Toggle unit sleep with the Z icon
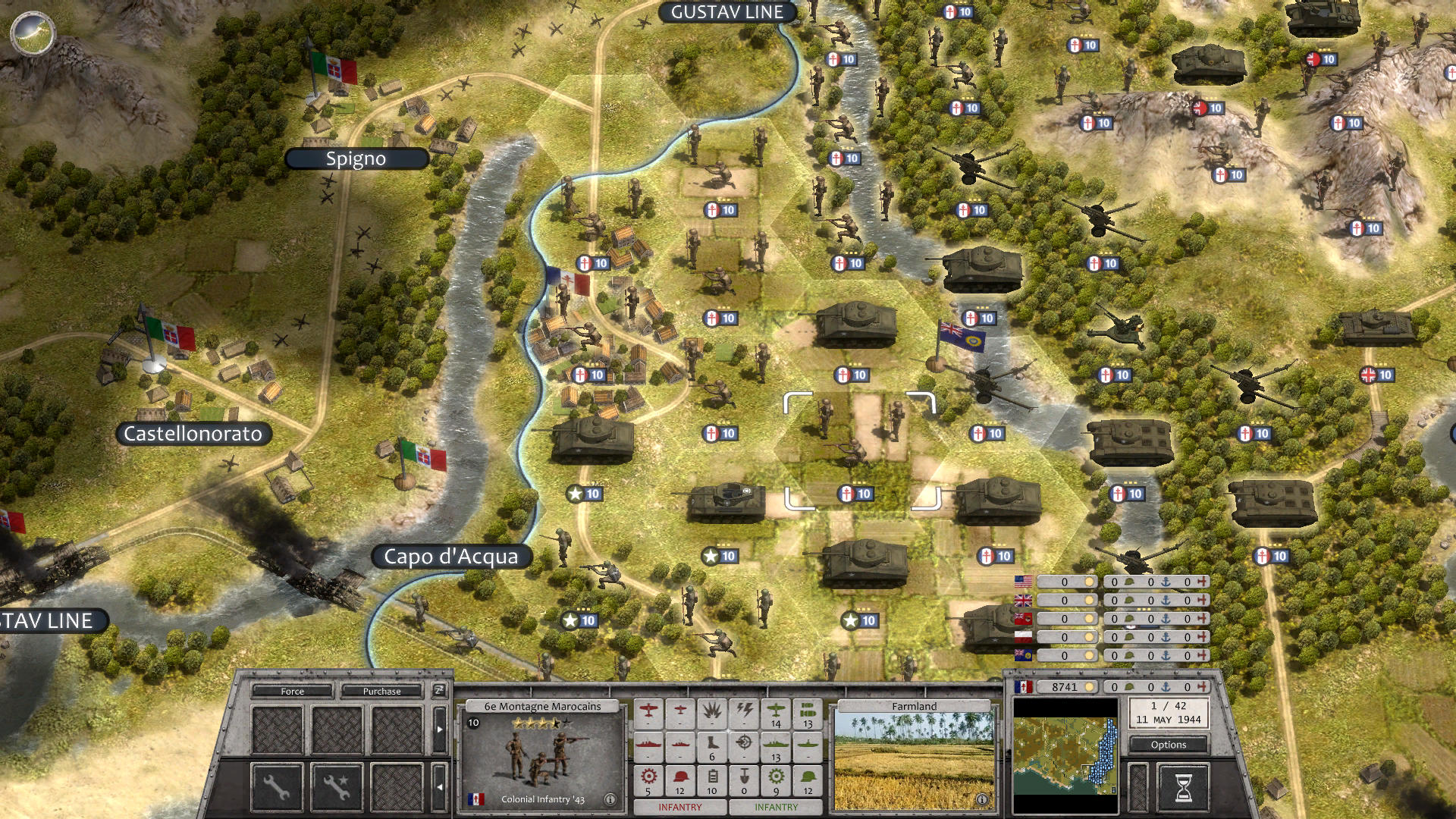Screen dimensions: 1456x819 [439, 692]
